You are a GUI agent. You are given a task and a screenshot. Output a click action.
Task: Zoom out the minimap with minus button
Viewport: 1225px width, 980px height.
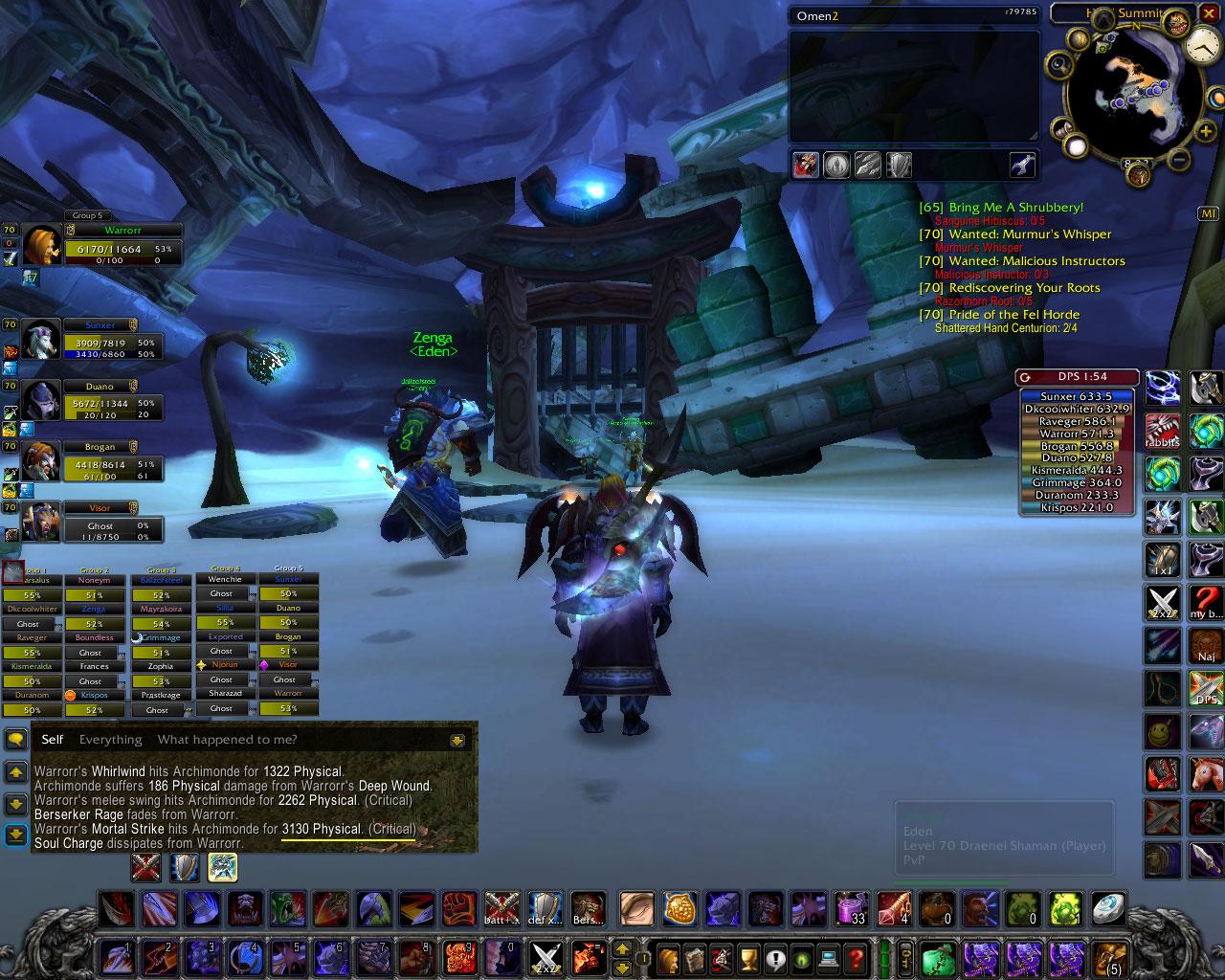tap(1180, 159)
